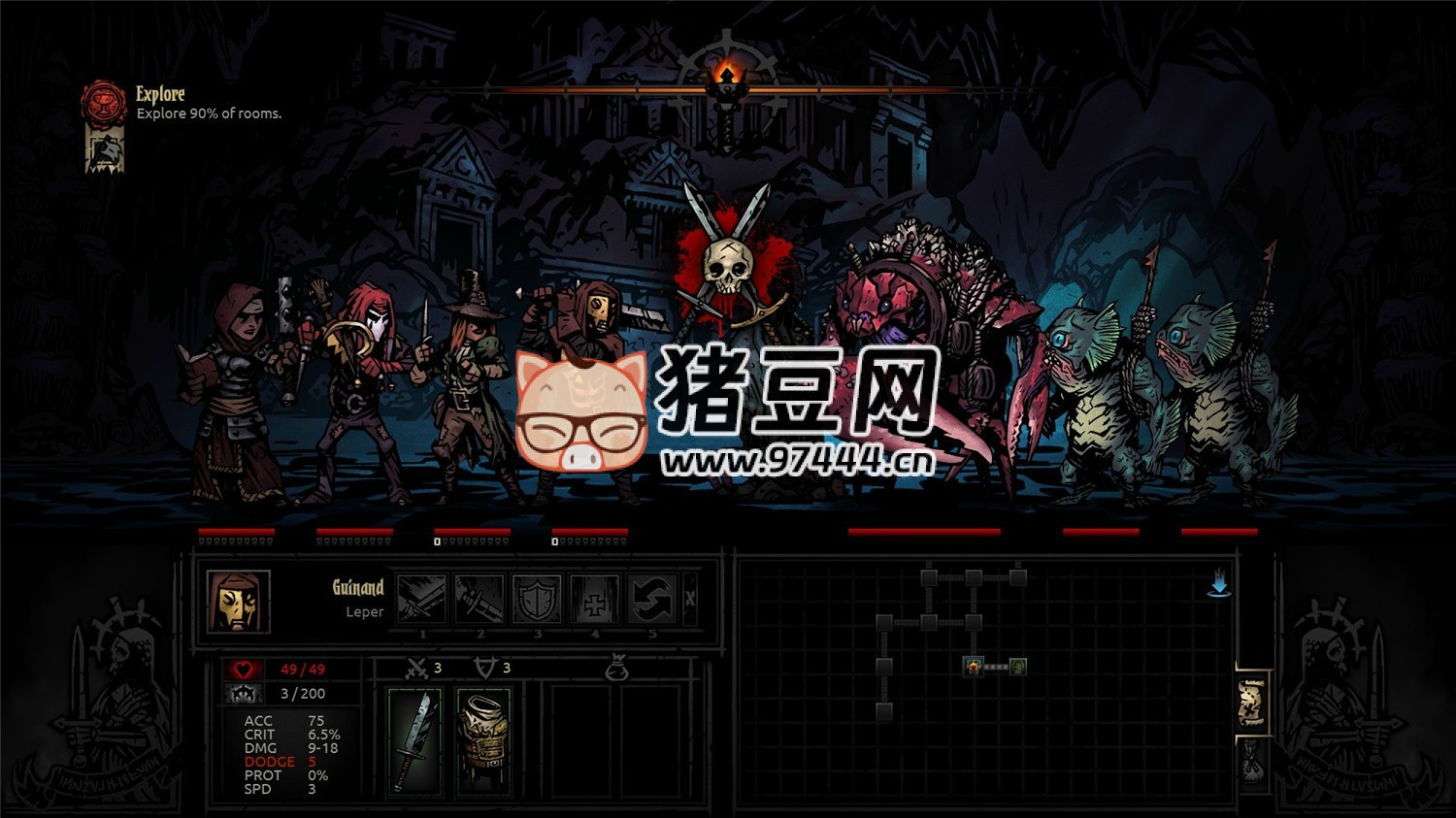Click the battle room marker on the minimap
This screenshot has height=818, width=1456.
click(x=974, y=668)
